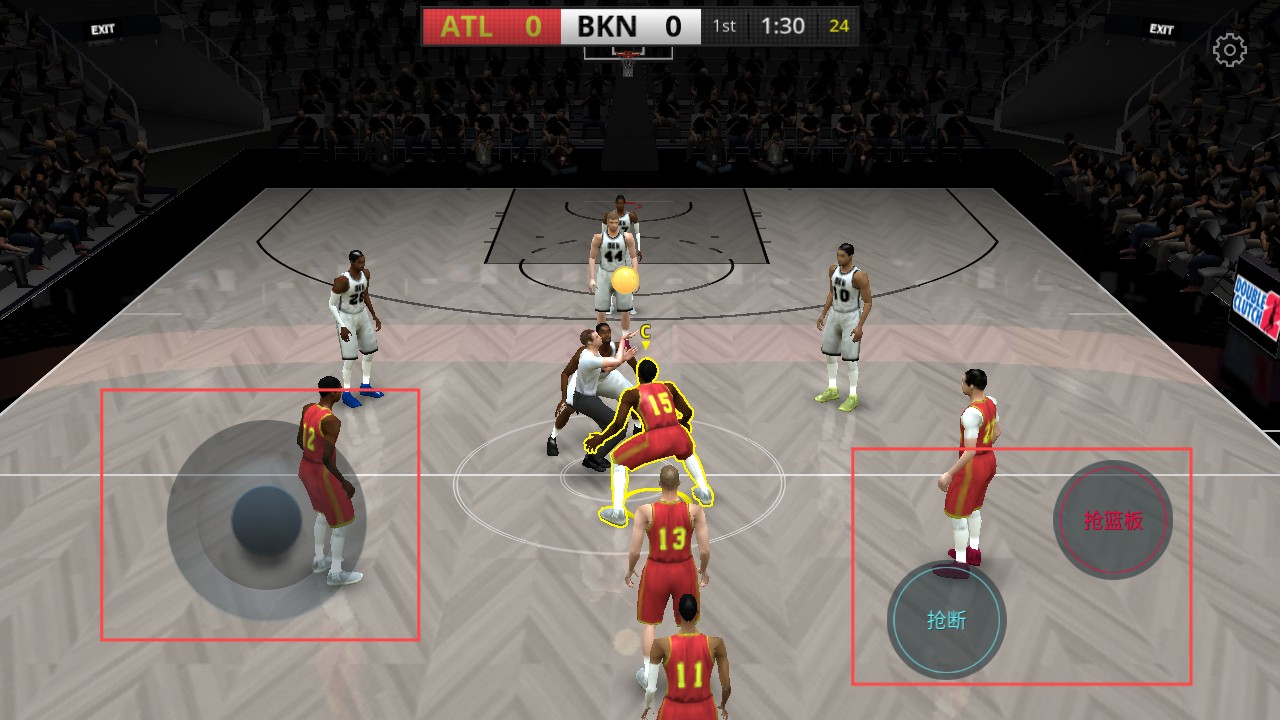Open the settings gear icon
The width and height of the screenshot is (1280, 720).
[1229, 50]
